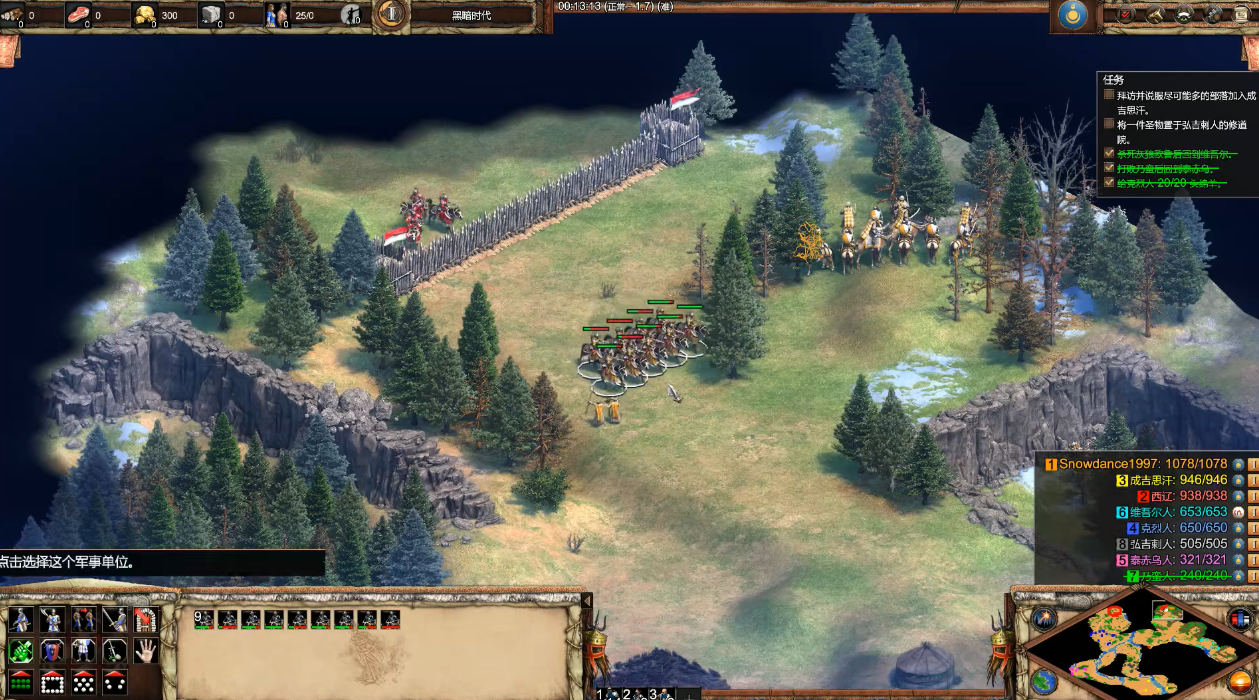
Task: Click the idle villager button
Action: click(x=351, y=14)
